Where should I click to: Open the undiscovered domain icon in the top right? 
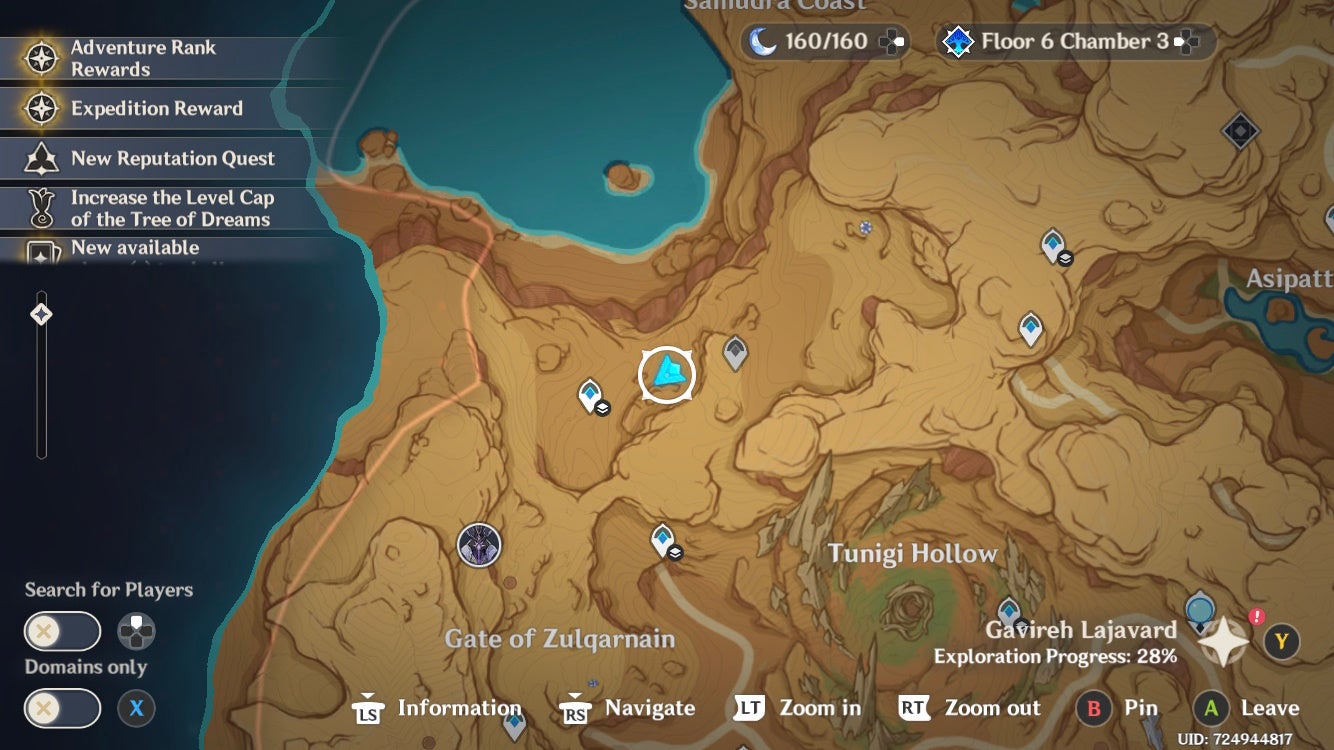click(1242, 129)
